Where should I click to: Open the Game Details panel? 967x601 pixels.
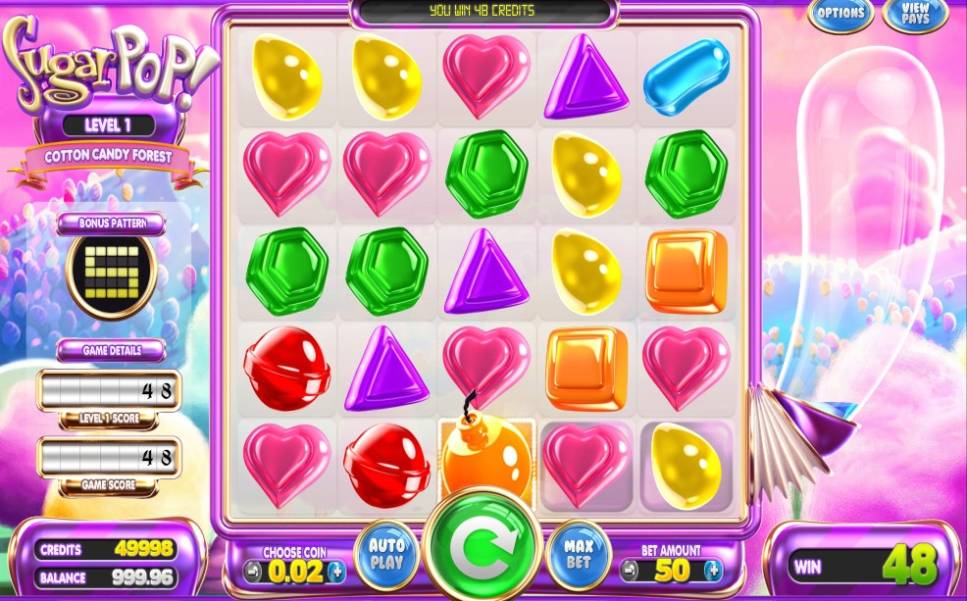point(111,351)
